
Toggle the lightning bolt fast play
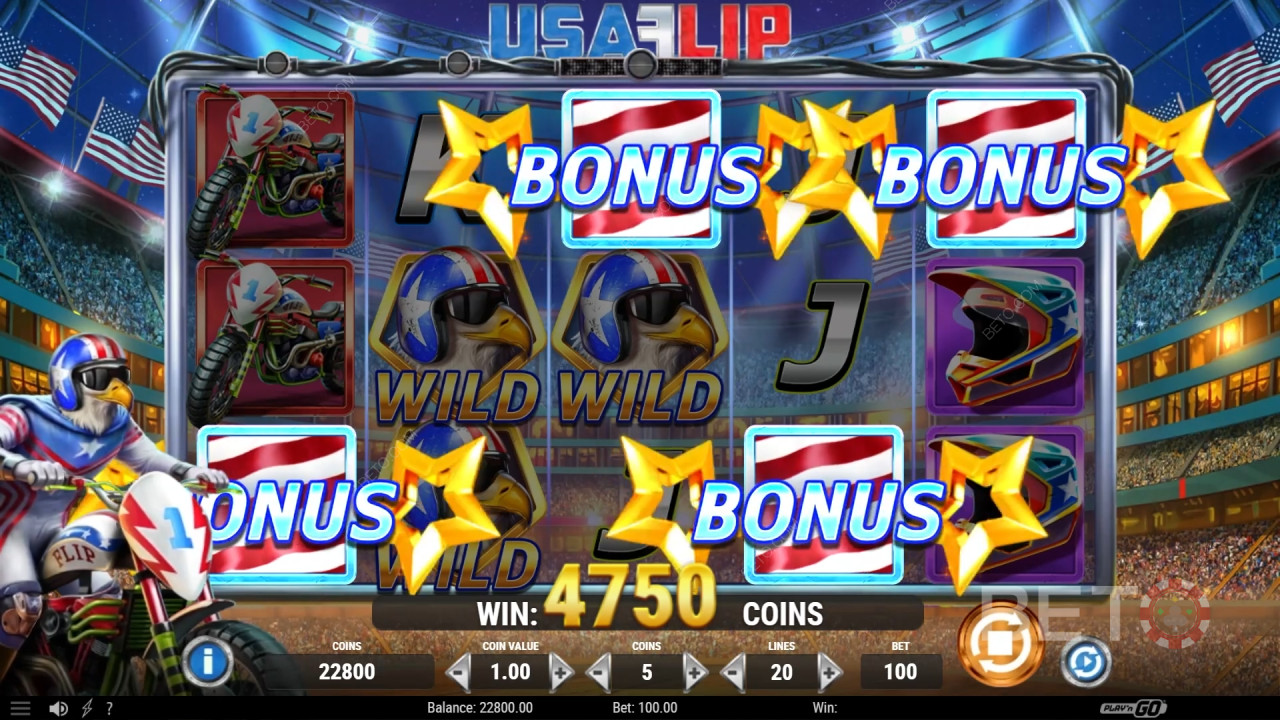click(87, 709)
